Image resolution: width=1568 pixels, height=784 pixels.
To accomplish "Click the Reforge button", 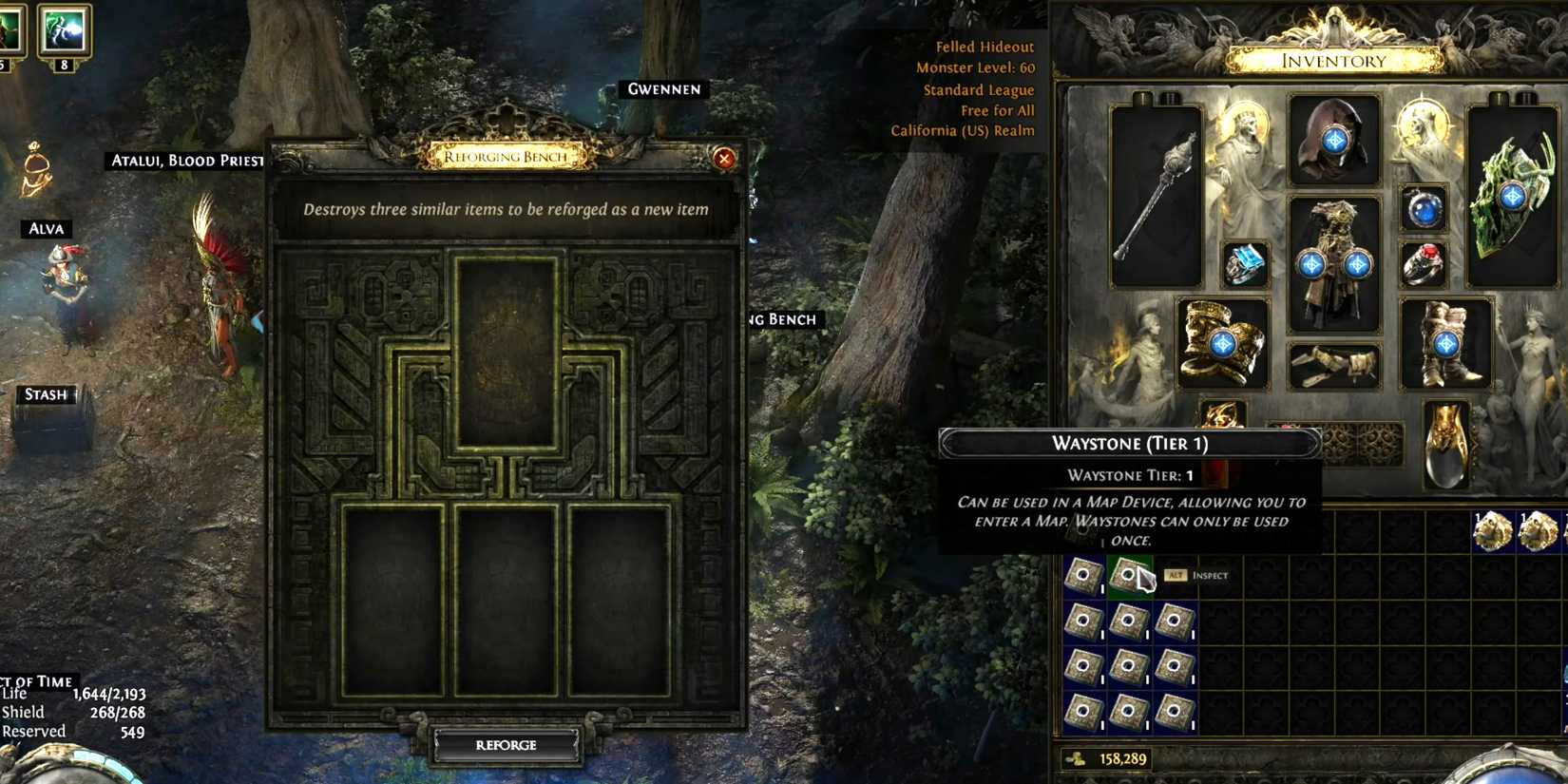I will [506, 745].
